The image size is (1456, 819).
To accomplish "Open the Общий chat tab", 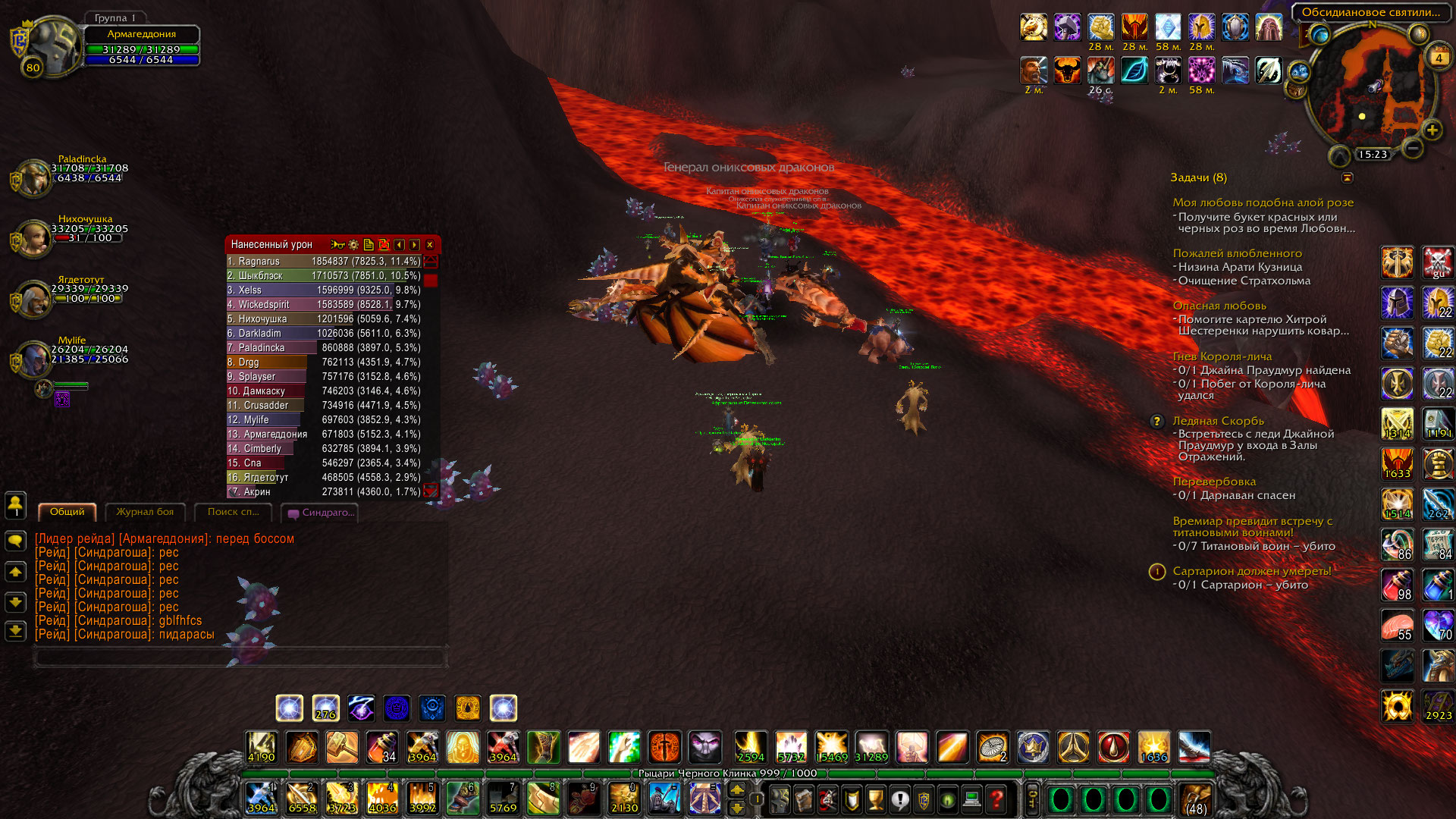I will point(67,512).
